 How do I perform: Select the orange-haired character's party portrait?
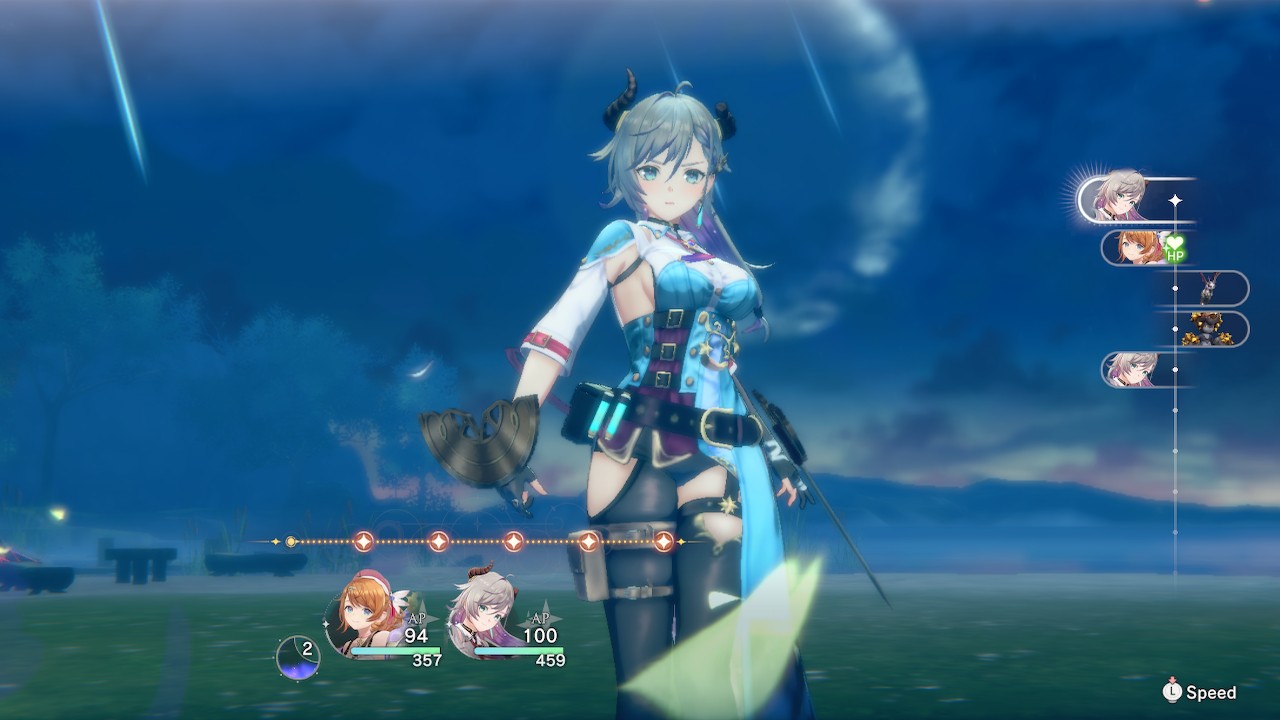tap(358, 612)
